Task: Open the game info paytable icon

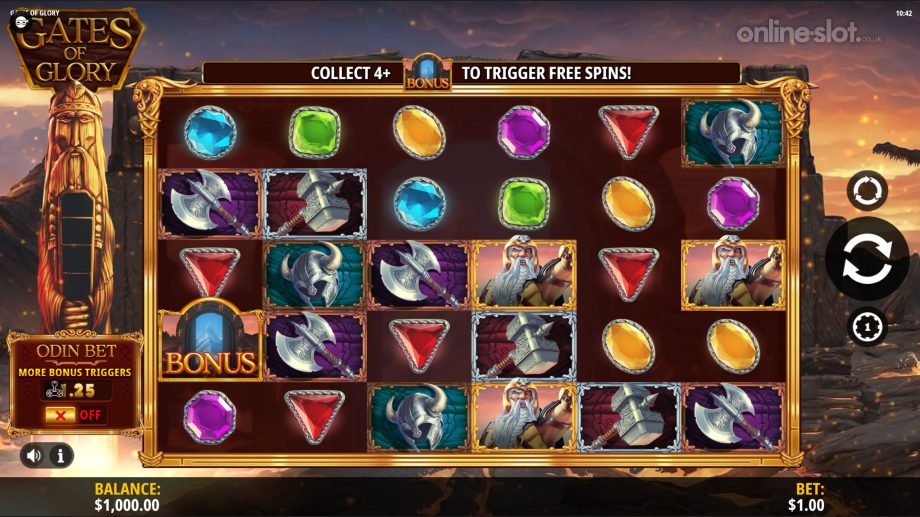Action: 60,456
